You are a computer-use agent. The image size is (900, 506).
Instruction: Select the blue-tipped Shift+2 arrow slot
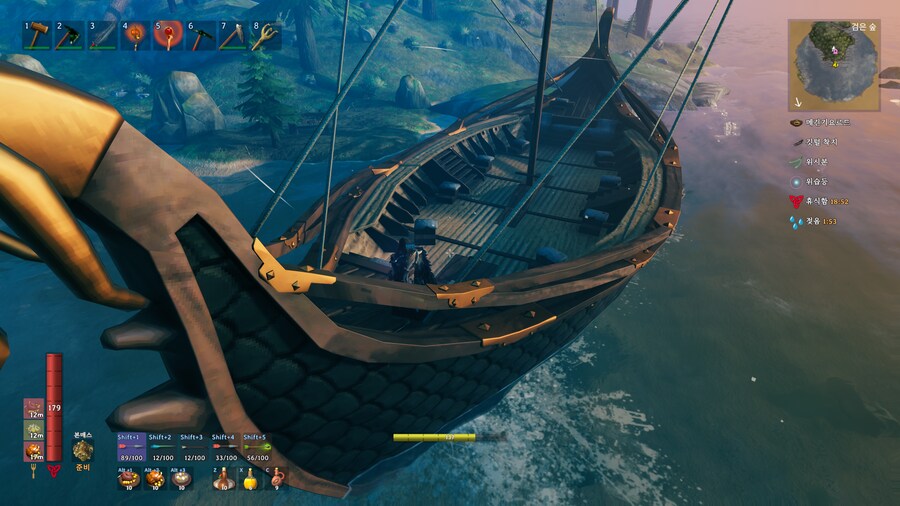[162, 448]
